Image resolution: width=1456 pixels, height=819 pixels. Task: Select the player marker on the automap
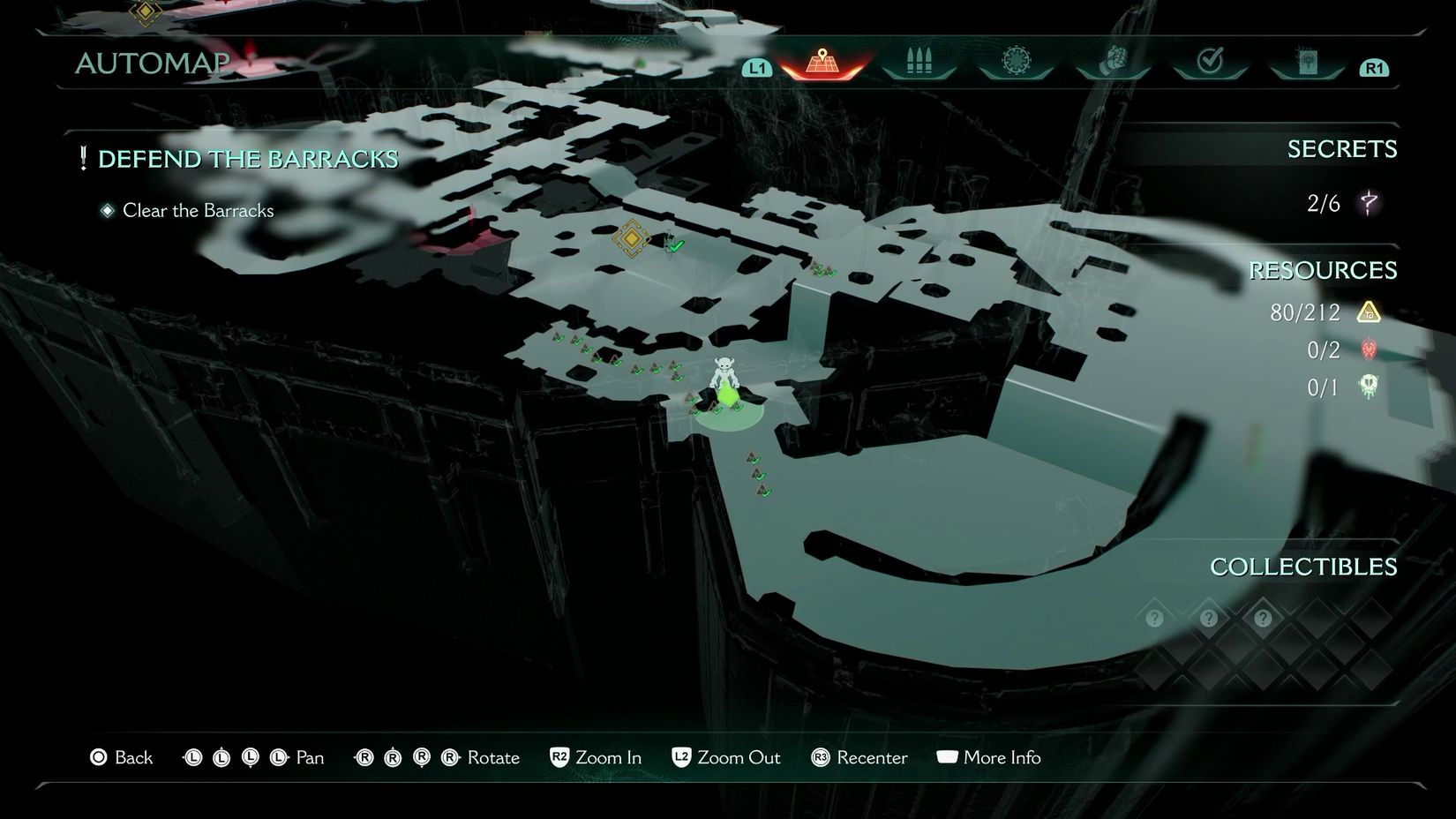tap(724, 381)
